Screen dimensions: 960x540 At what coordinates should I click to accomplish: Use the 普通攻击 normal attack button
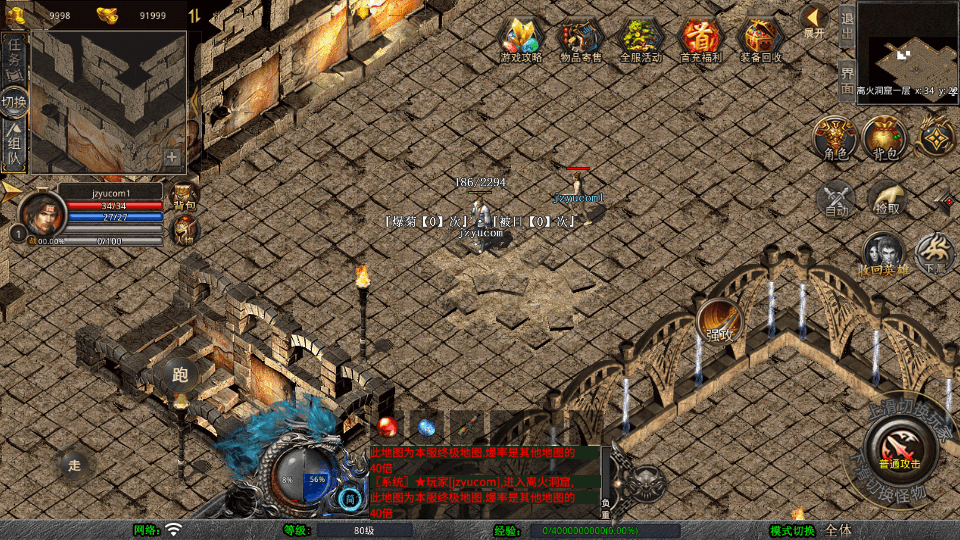click(899, 447)
